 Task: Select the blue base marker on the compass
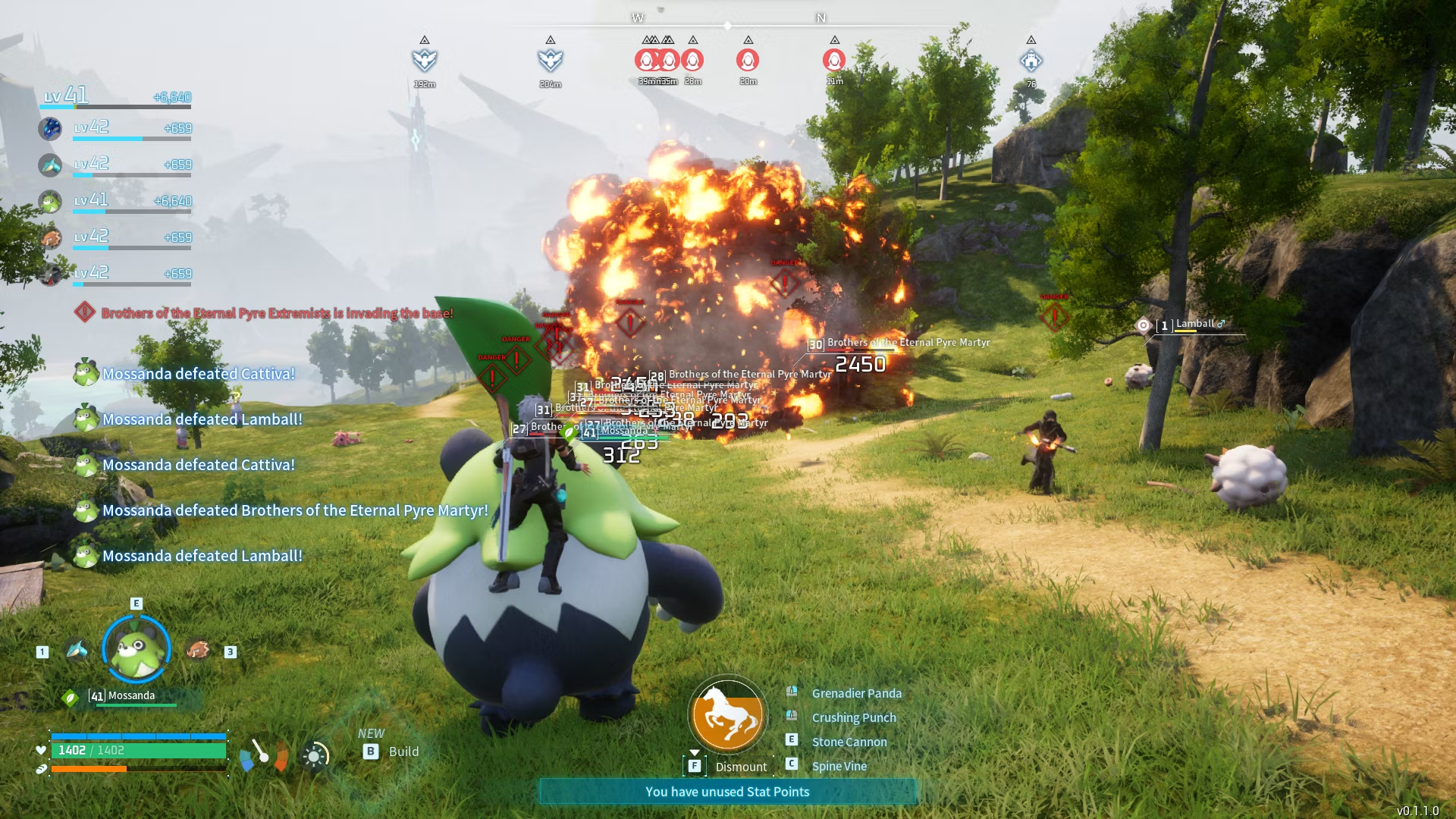tap(1031, 61)
